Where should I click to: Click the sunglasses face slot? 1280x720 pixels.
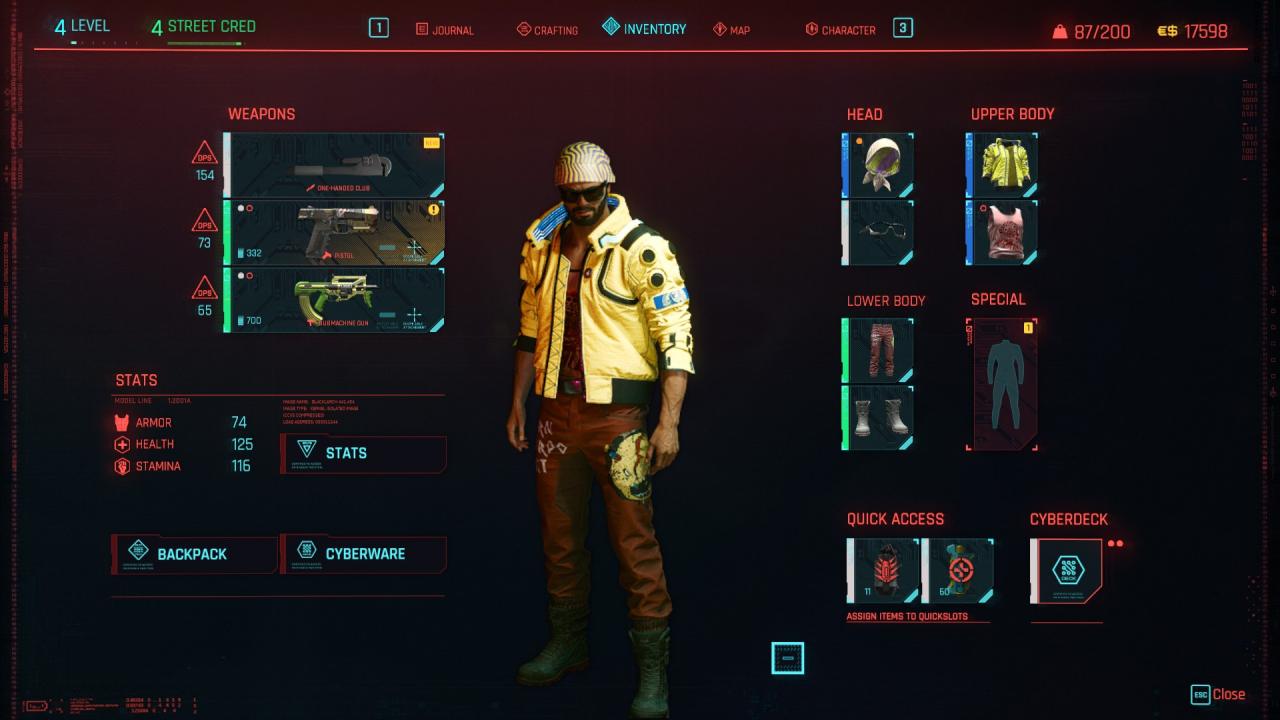(879, 232)
